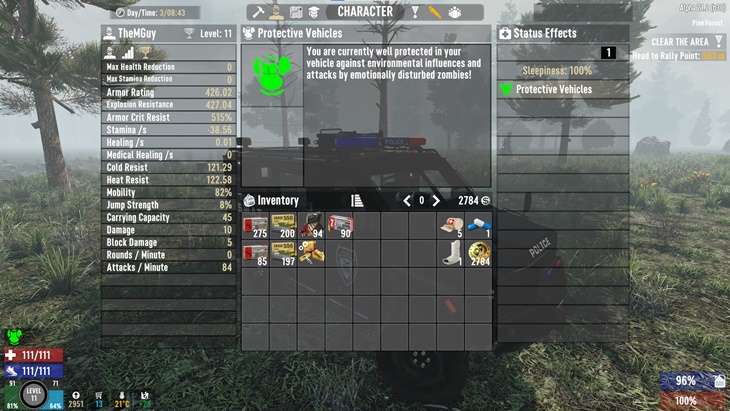Select the Protective Vehicles status effect
Image resolution: width=730 pixels, height=411 pixels.
pos(560,90)
